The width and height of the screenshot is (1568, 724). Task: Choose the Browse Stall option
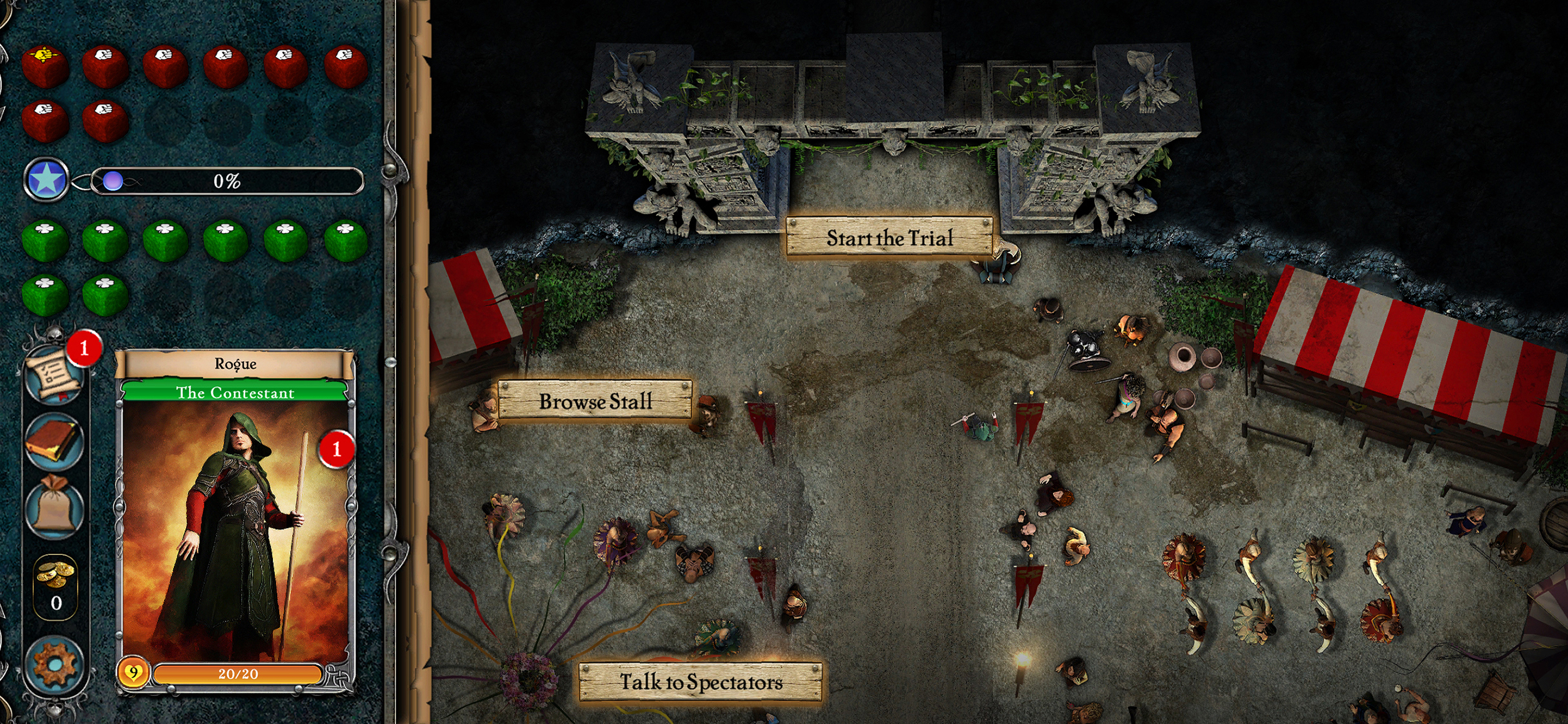coord(594,401)
